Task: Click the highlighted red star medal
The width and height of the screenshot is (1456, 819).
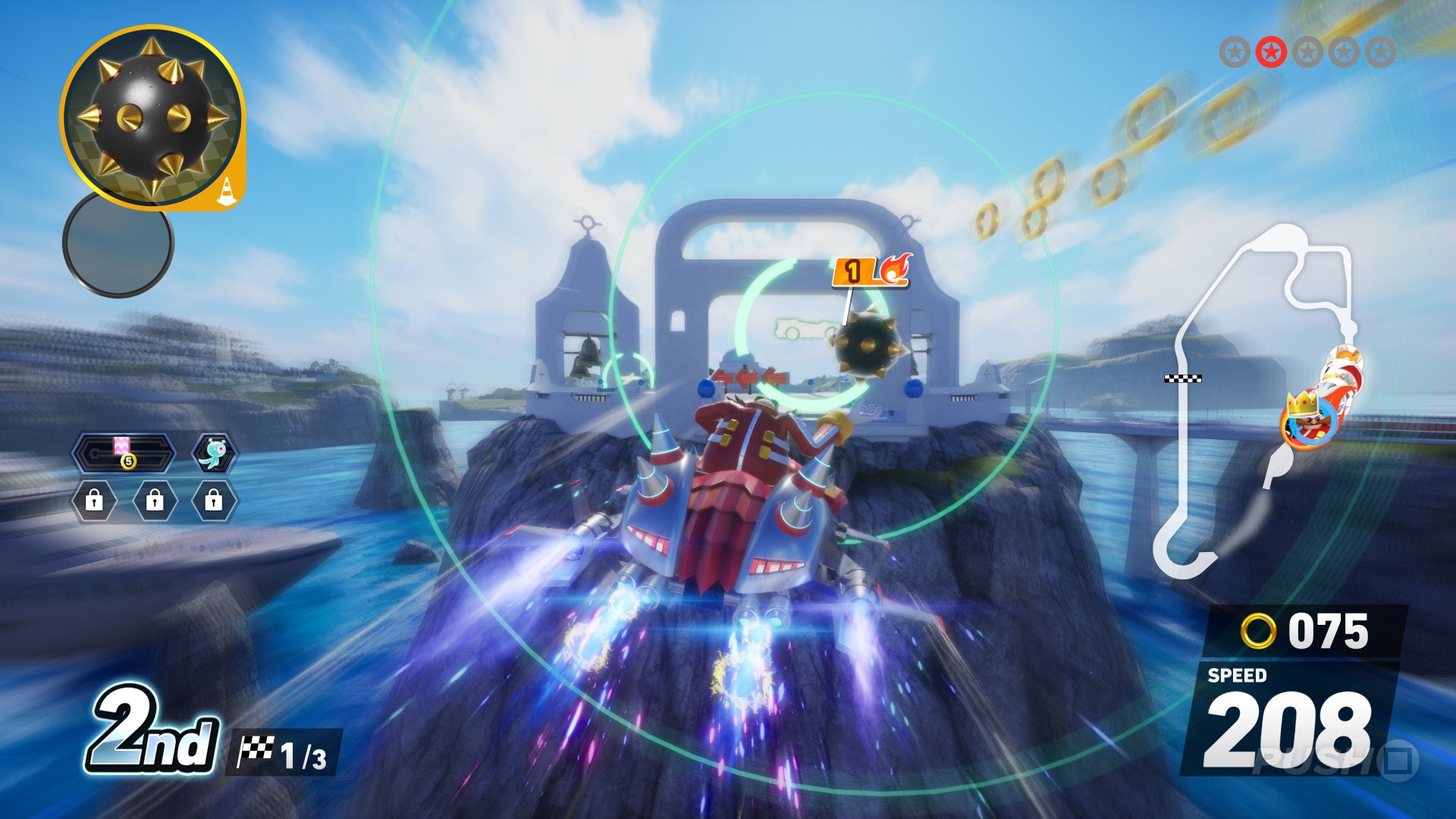Action: [1271, 52]
